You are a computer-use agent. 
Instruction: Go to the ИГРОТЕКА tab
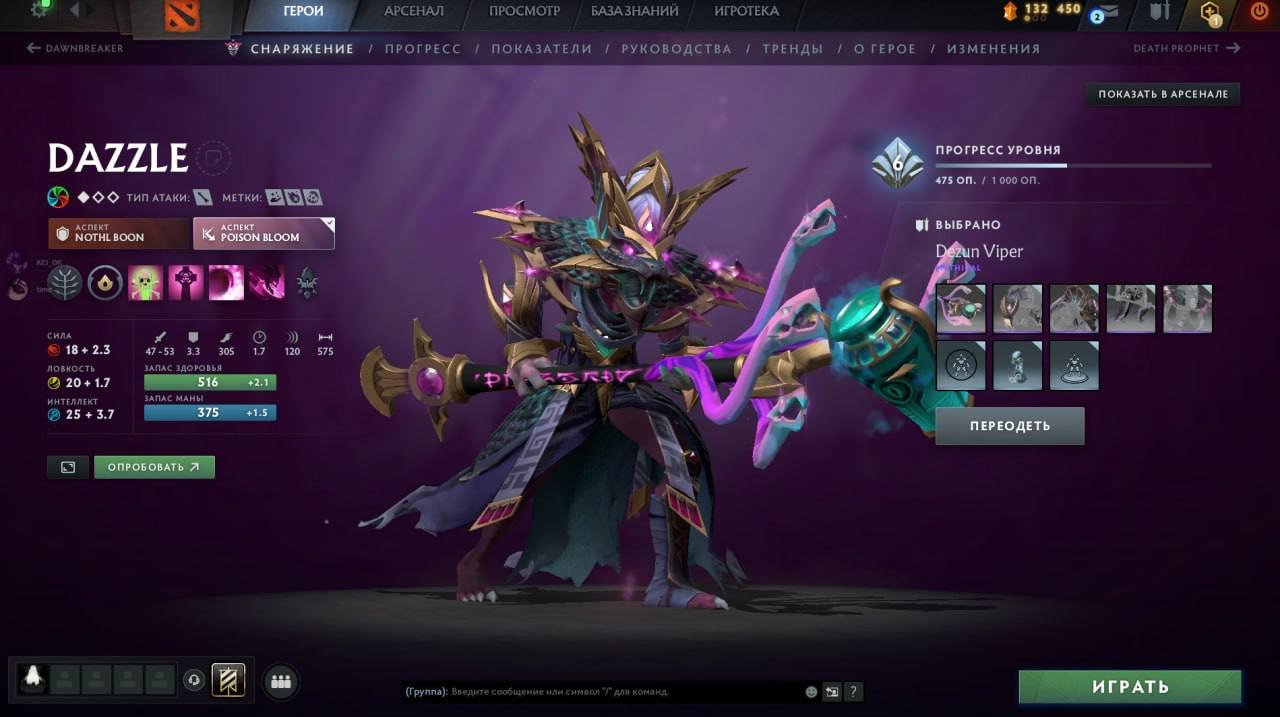[x=746, y=11]
